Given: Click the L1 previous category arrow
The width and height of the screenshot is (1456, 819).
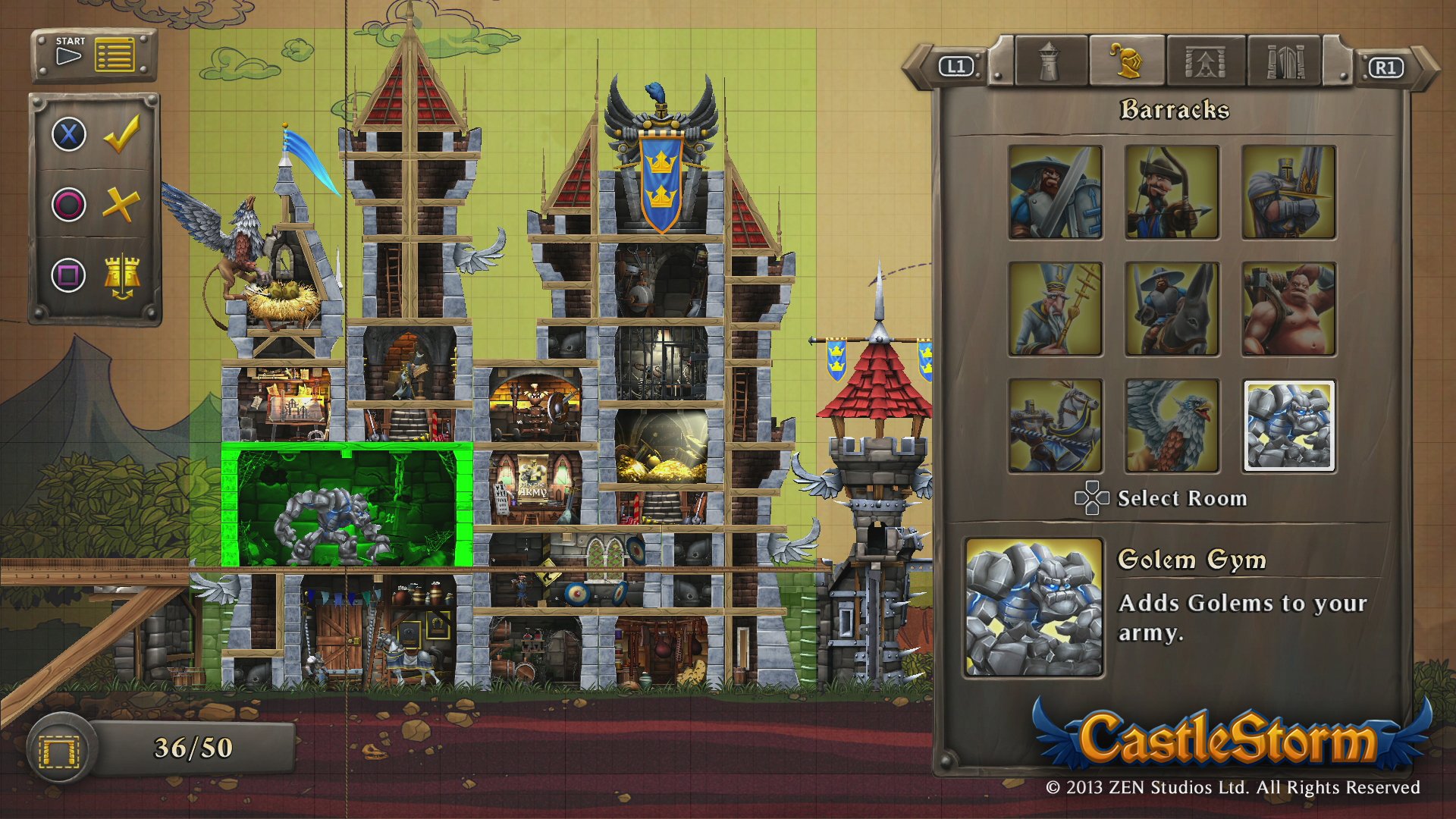Looking at the screenshot, I should (955, 67).
